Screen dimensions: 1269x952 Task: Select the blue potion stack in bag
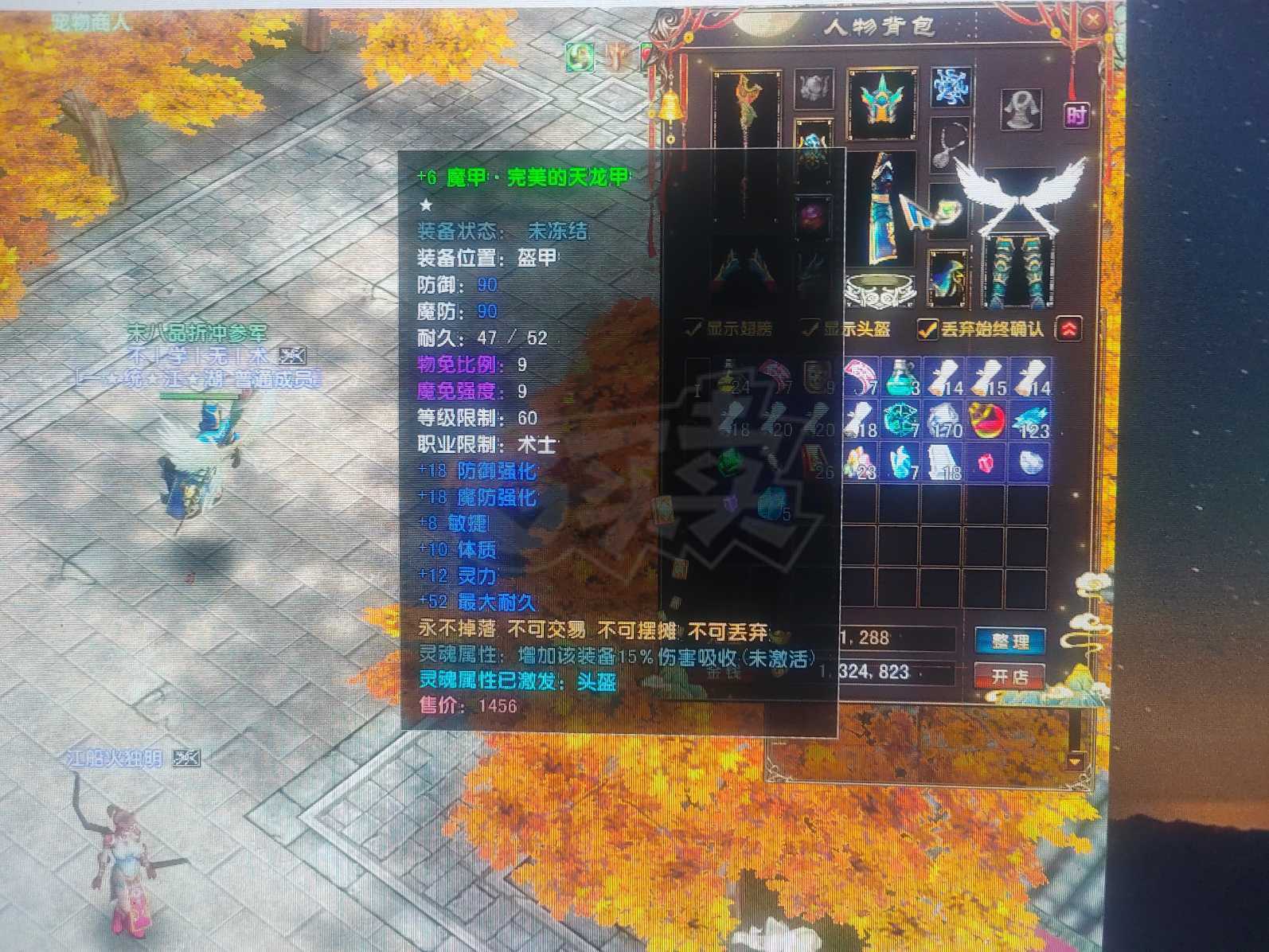click(x=899, y=377)
